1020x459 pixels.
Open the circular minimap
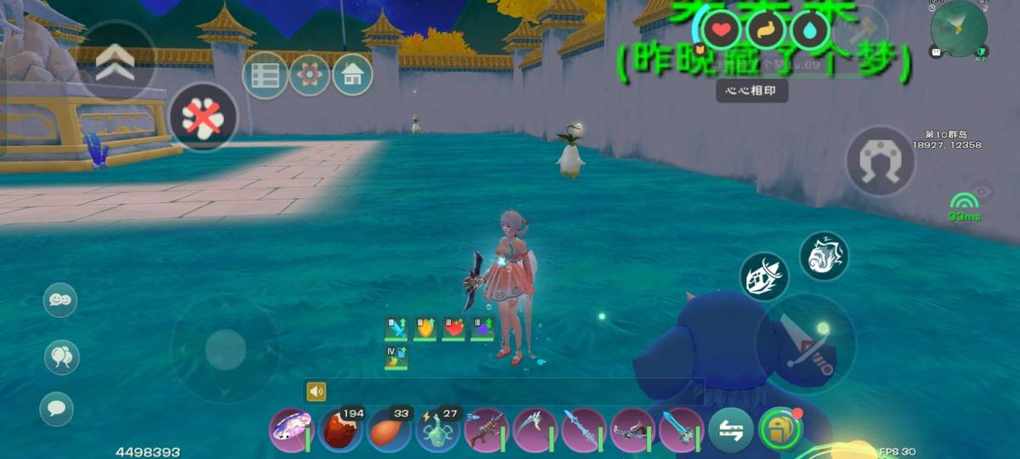[x=959, y=27]
